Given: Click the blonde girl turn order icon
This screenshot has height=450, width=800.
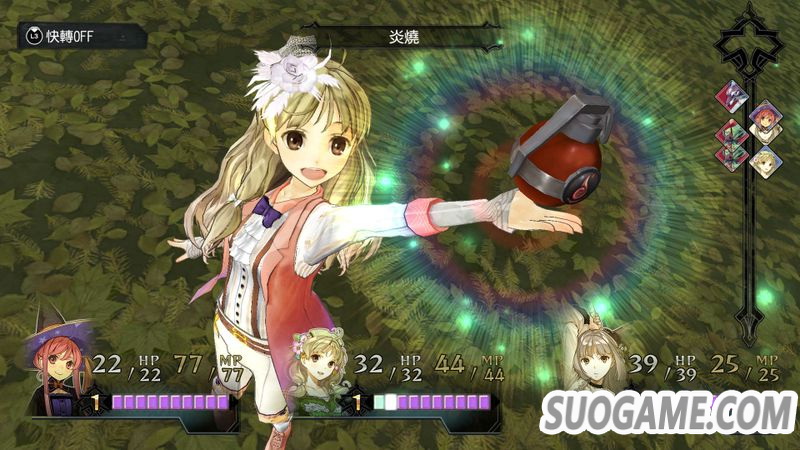Looking at the screenshot, I should coord(765,161).
